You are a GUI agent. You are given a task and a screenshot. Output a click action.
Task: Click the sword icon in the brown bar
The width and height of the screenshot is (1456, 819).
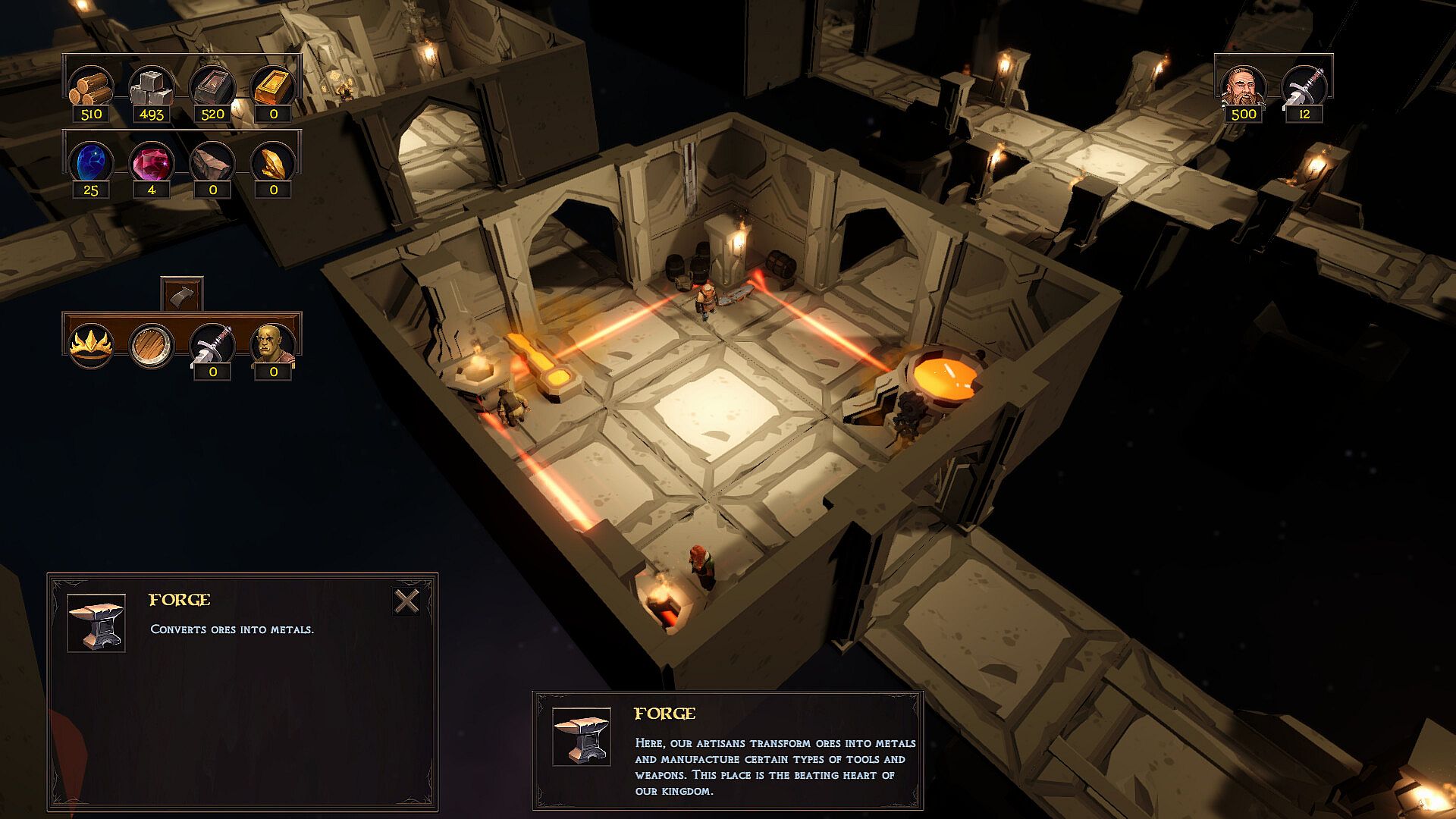coord(212,344)
